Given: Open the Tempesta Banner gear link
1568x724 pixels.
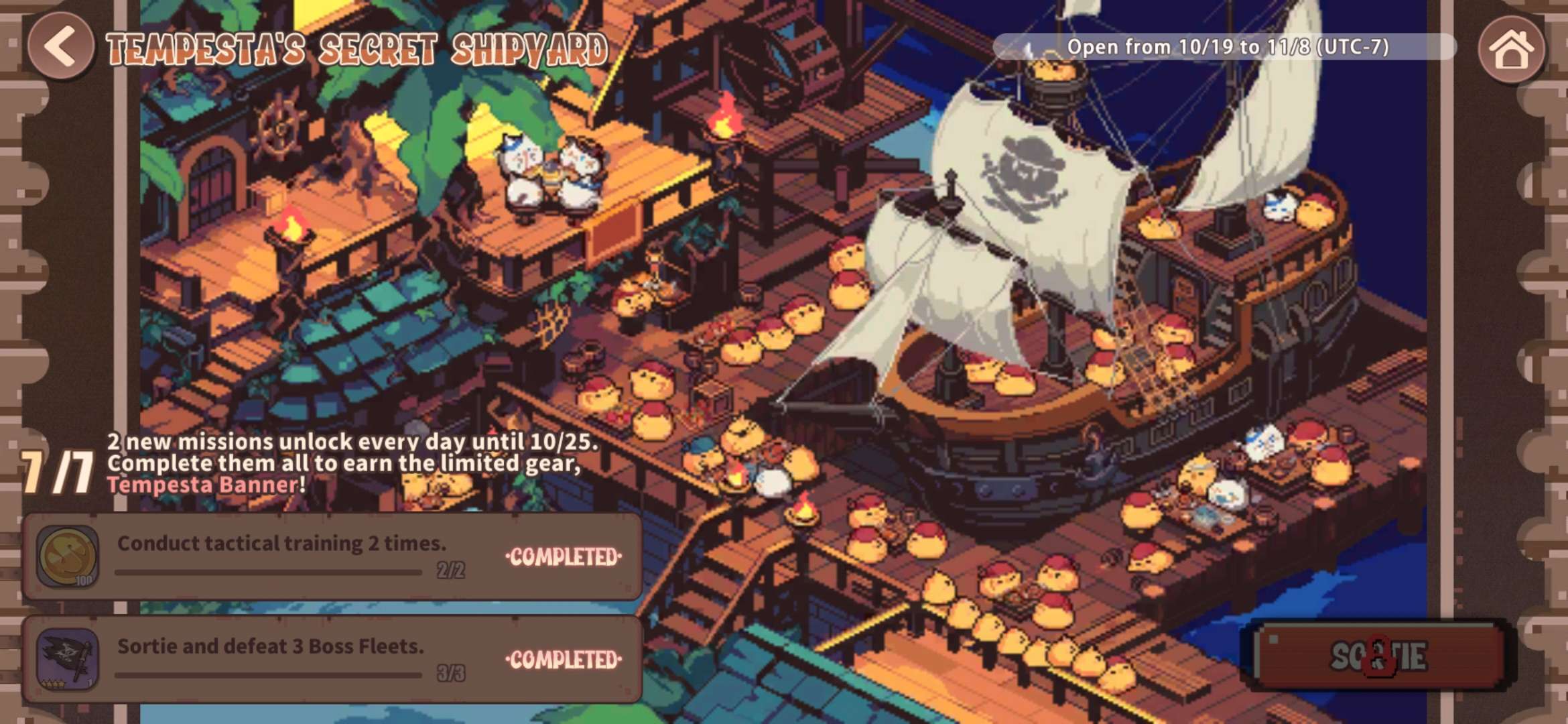Looking at the screenshot, I should tap(202, 485).
